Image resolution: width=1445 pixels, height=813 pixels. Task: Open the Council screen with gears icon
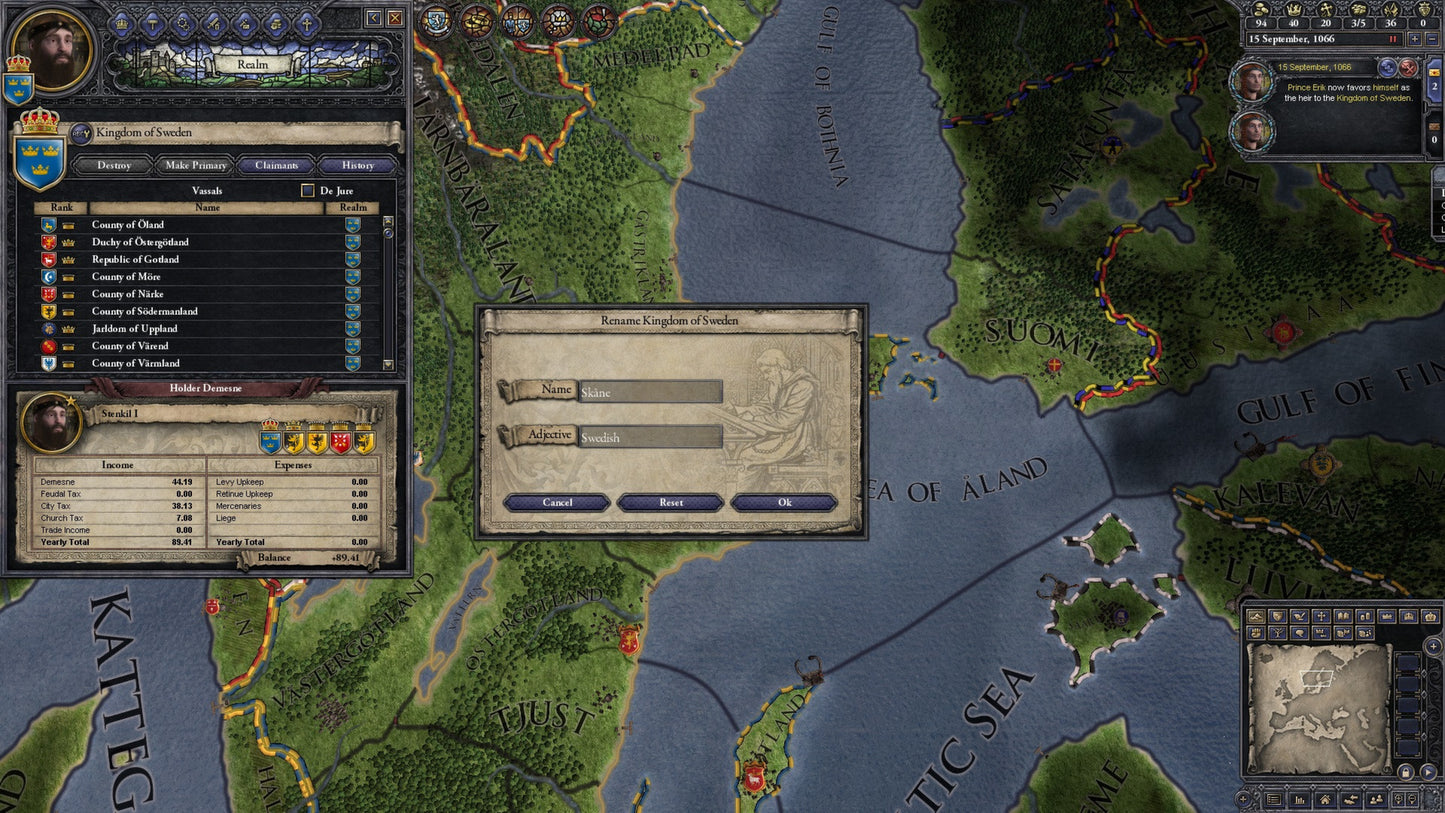pos(183,25)
